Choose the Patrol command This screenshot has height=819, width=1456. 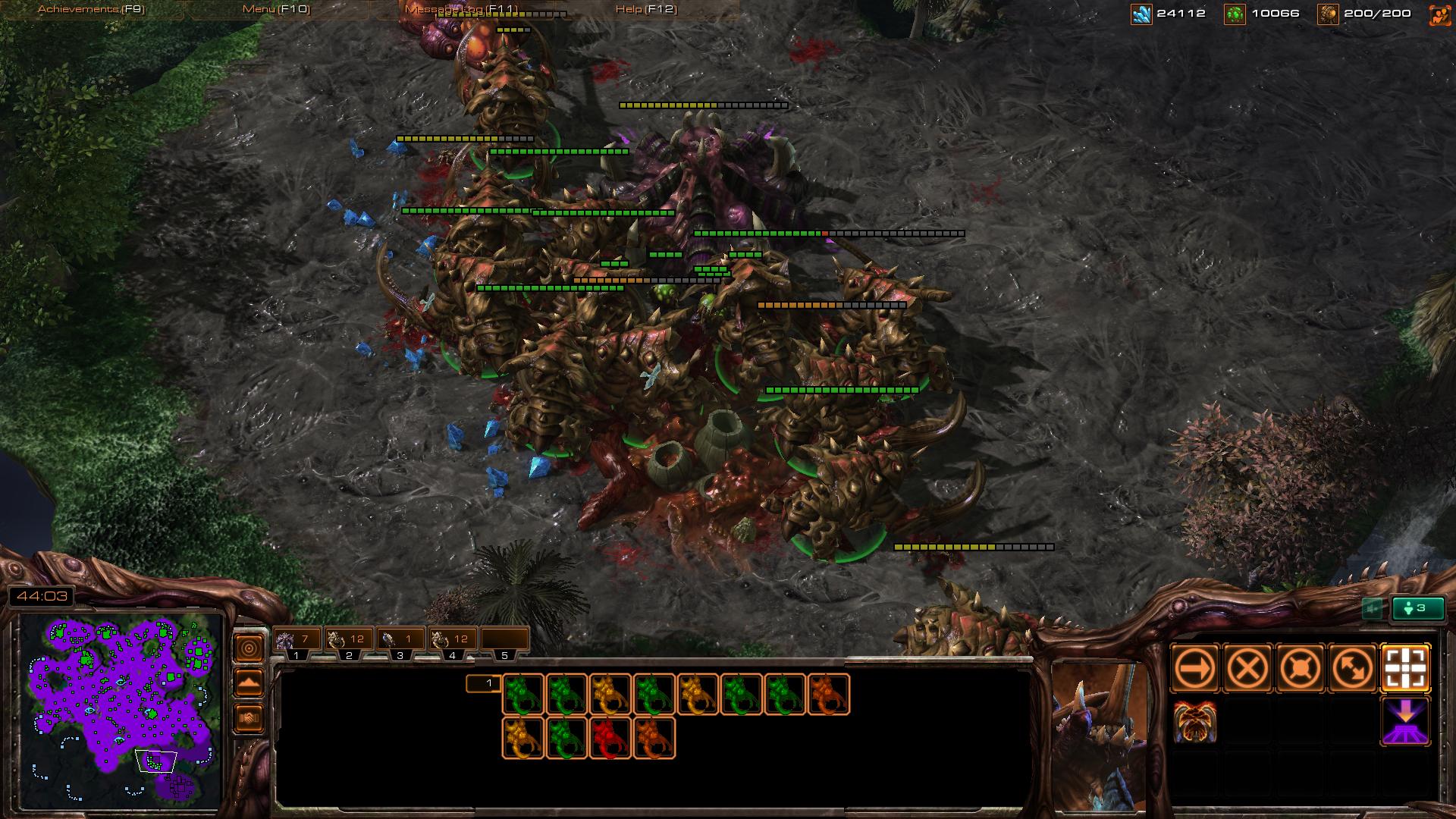tap(1353, 669)
